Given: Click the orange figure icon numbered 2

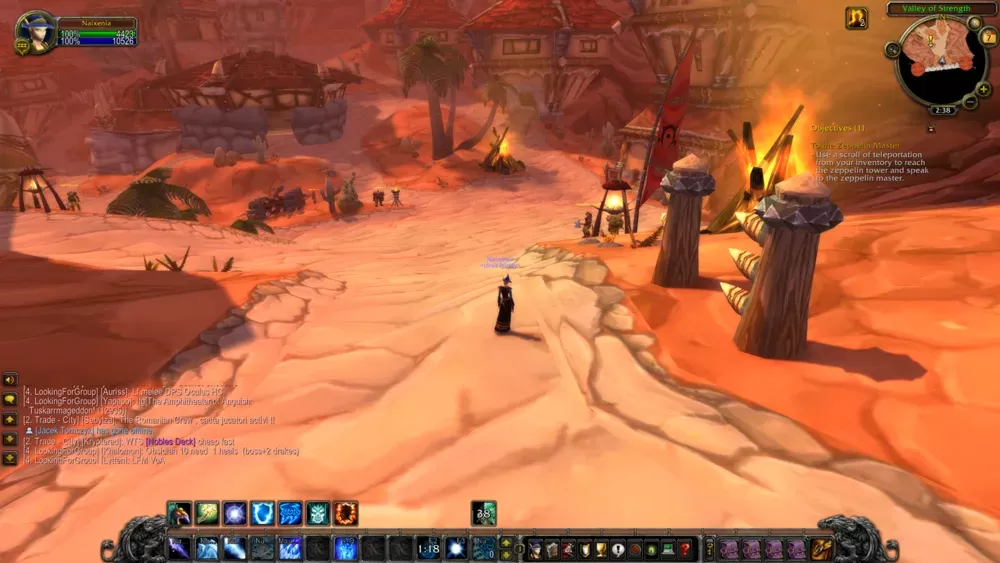Looking at the screenshot, I should pos(856,18).
